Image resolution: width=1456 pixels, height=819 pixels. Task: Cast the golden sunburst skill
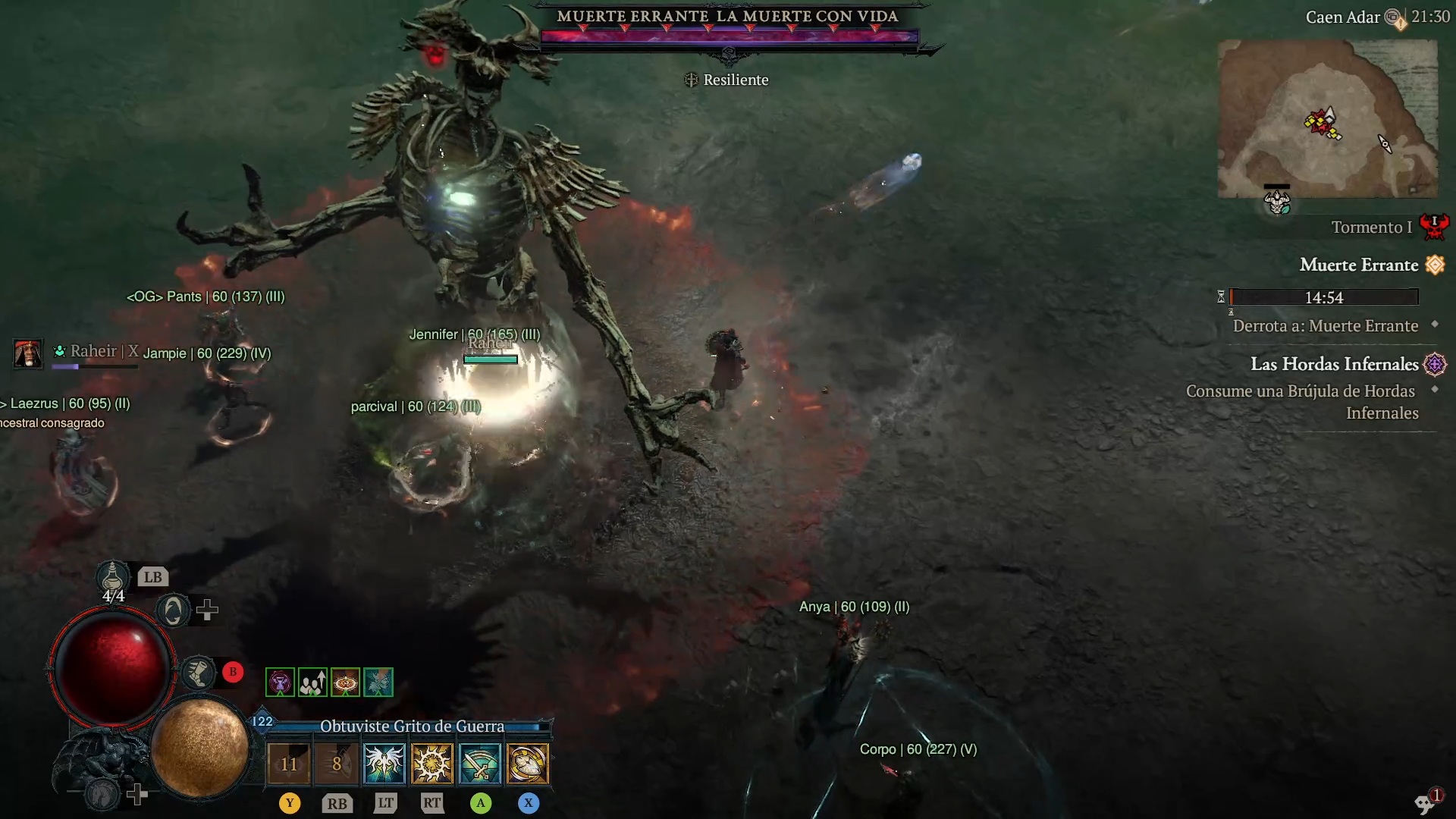(x=432, y=763)
